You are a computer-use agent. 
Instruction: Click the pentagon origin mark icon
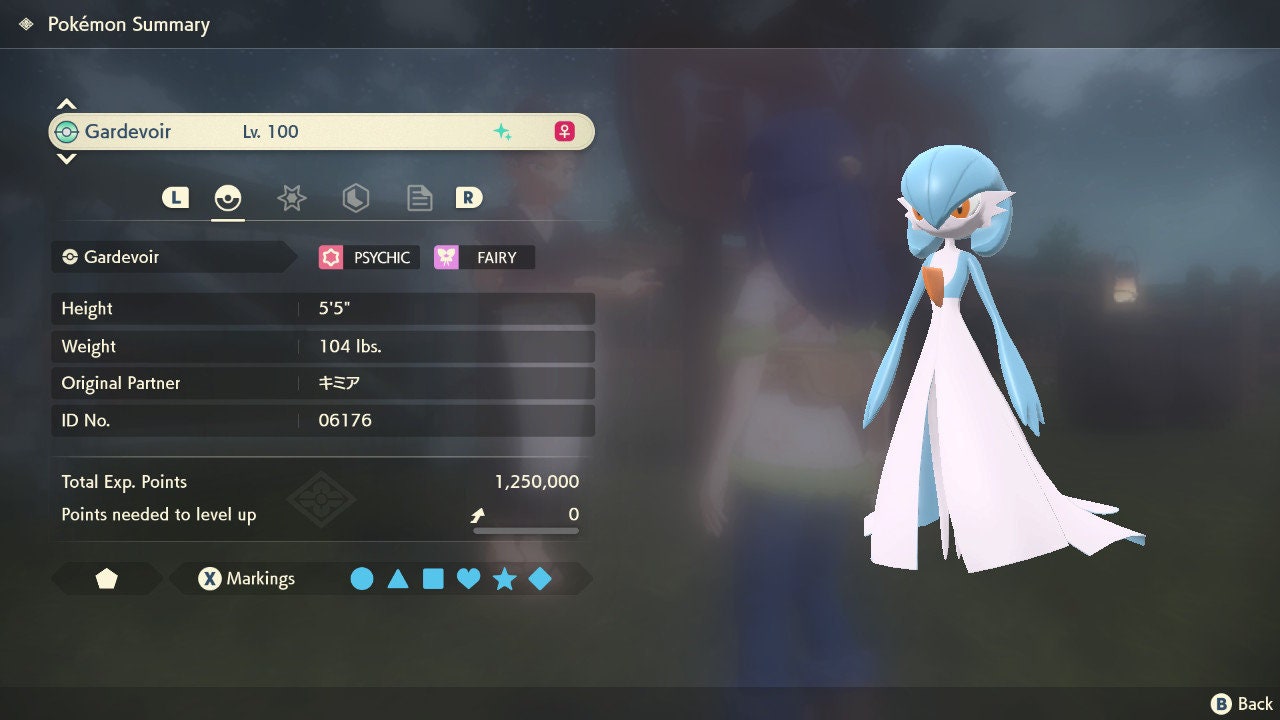[x=106, y=579]
